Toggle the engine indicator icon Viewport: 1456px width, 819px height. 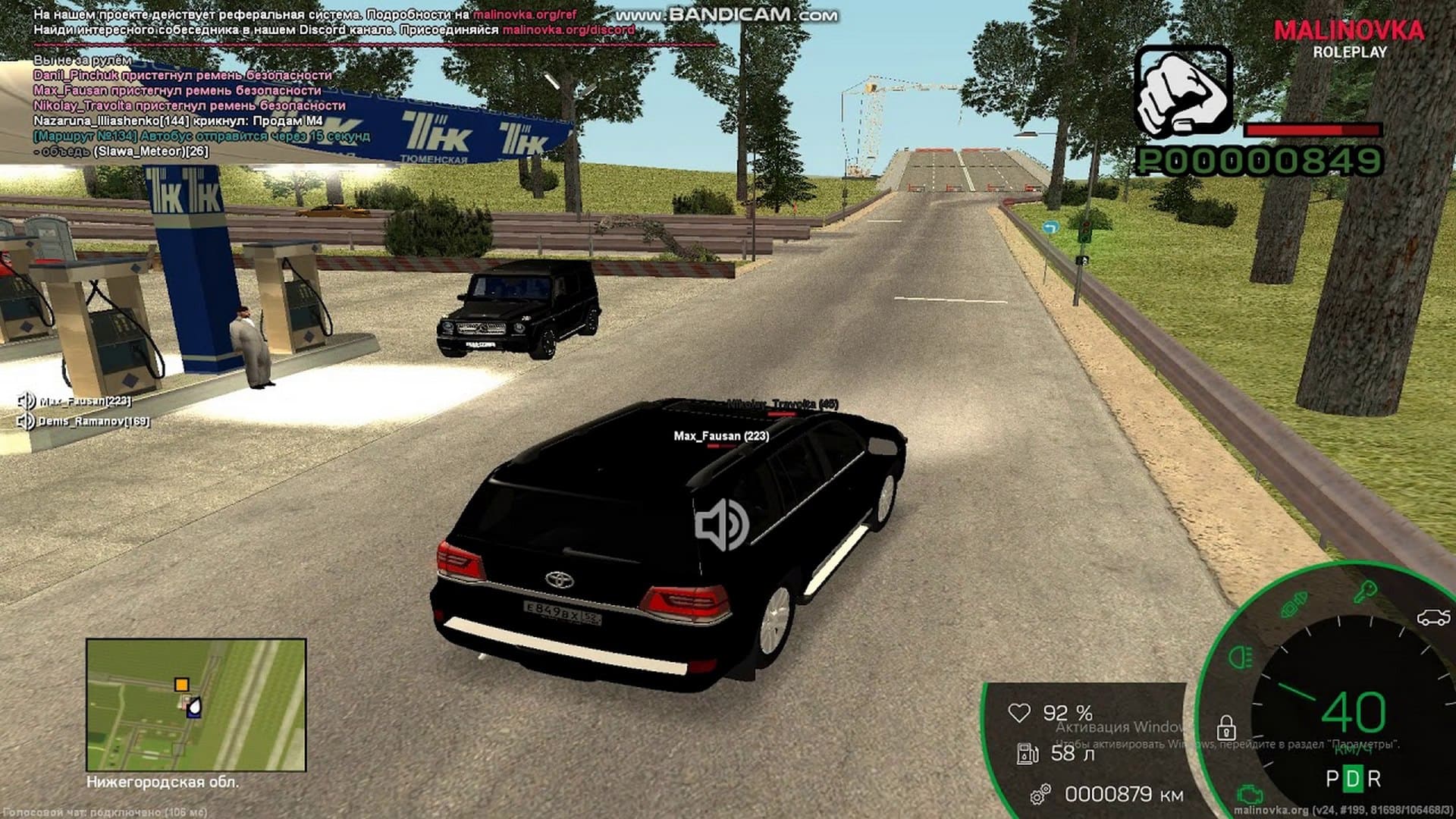coord(1246,795)
